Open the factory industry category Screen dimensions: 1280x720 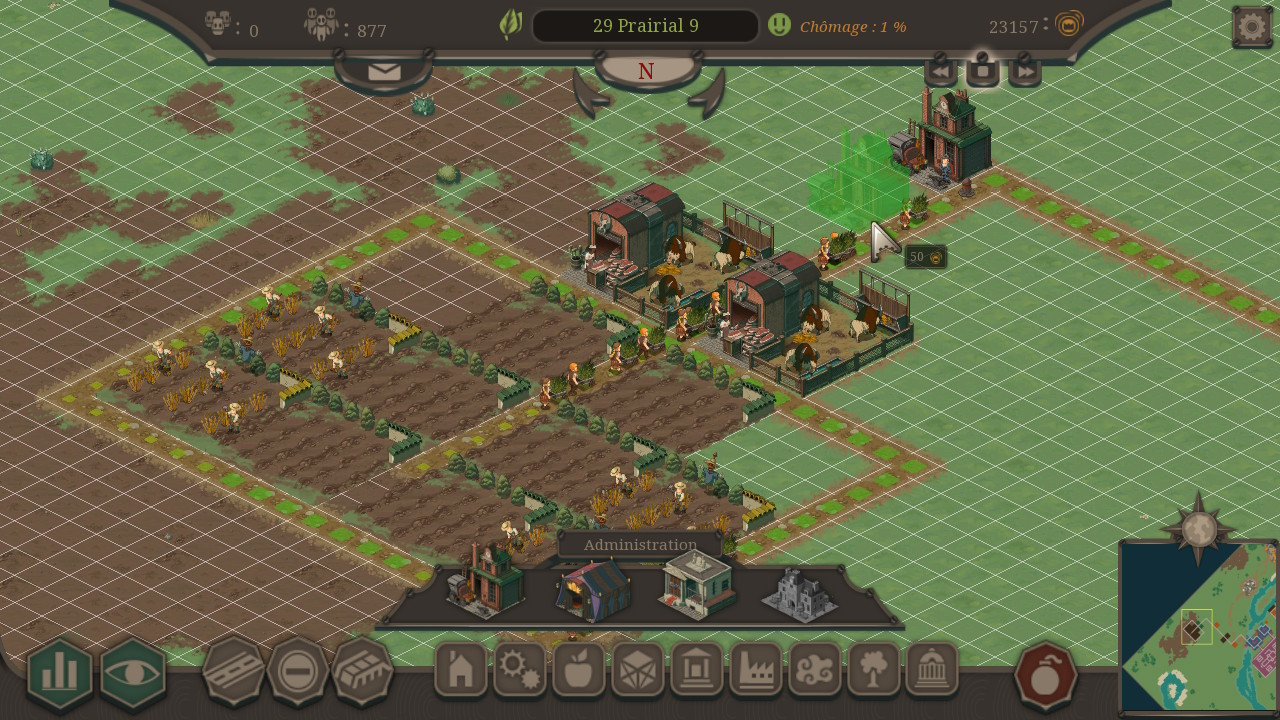[x=756, y=670]
